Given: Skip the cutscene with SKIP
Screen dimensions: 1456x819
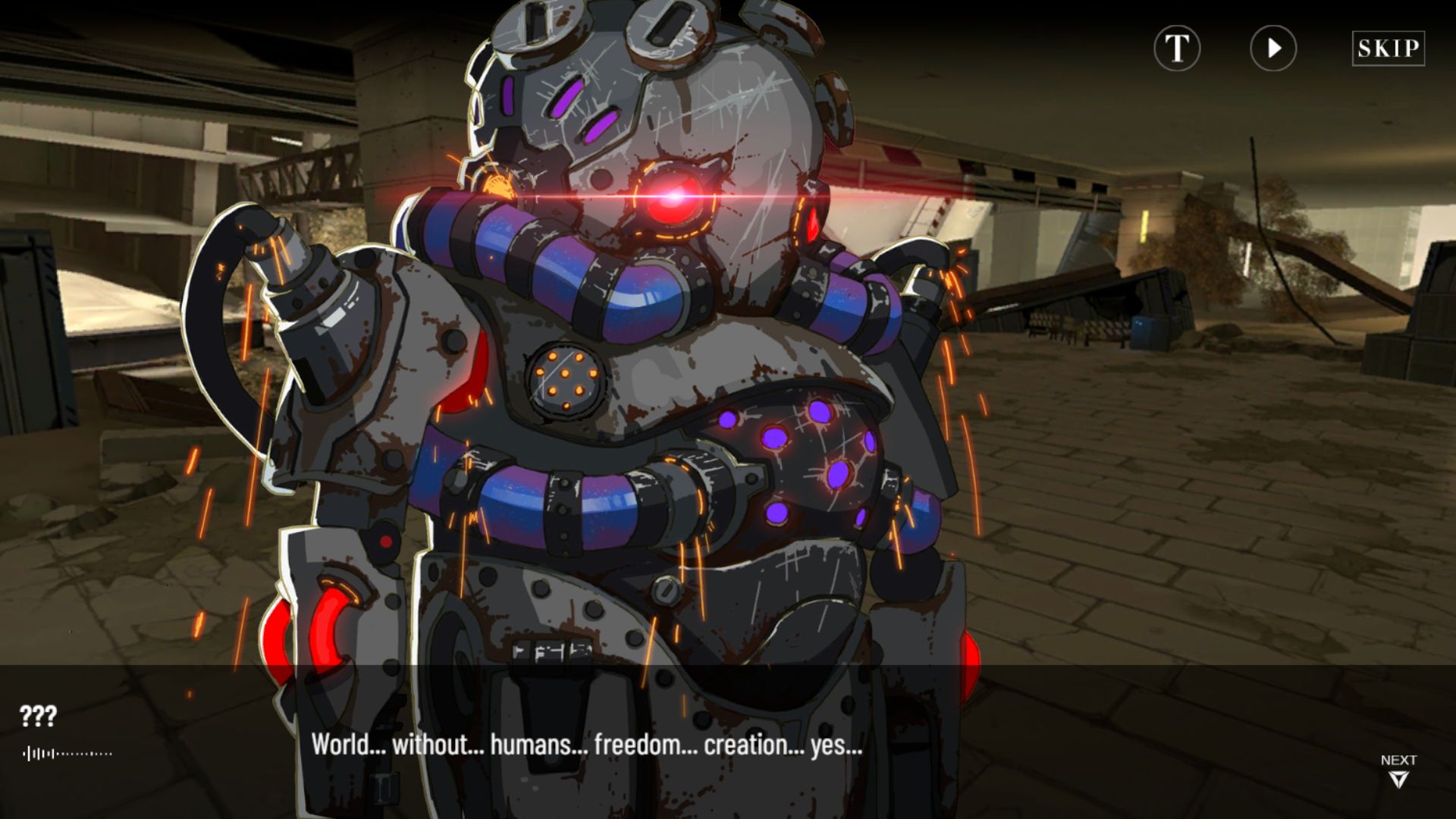Looking at the screenshot, I should click(1388, 49).
